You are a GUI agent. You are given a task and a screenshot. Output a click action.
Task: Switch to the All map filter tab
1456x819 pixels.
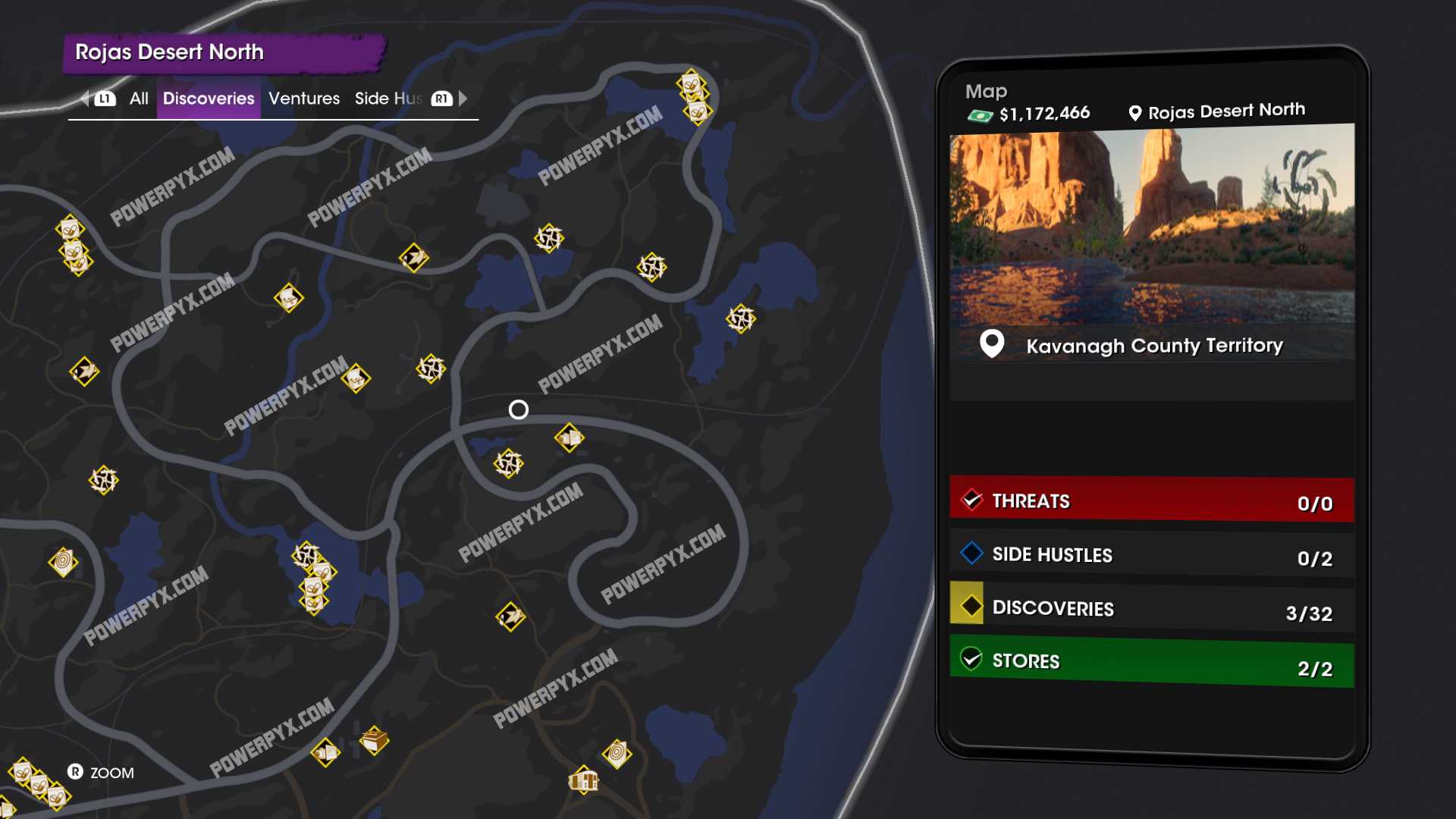139,99
